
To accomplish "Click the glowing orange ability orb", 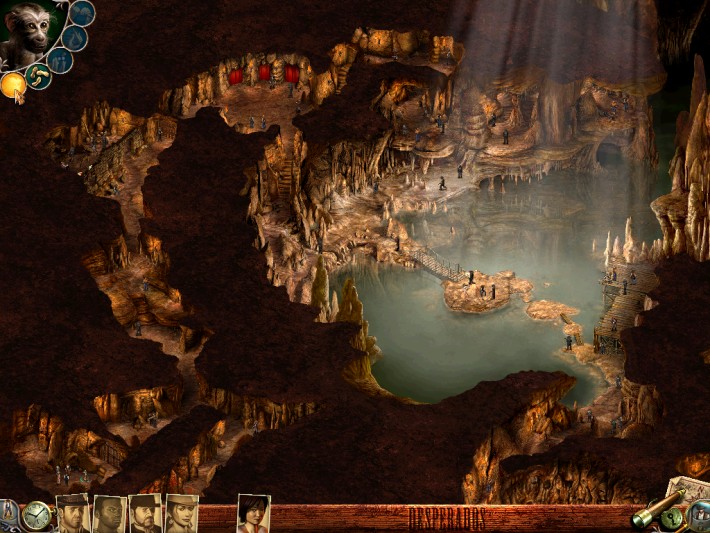I will coord(13,86).
